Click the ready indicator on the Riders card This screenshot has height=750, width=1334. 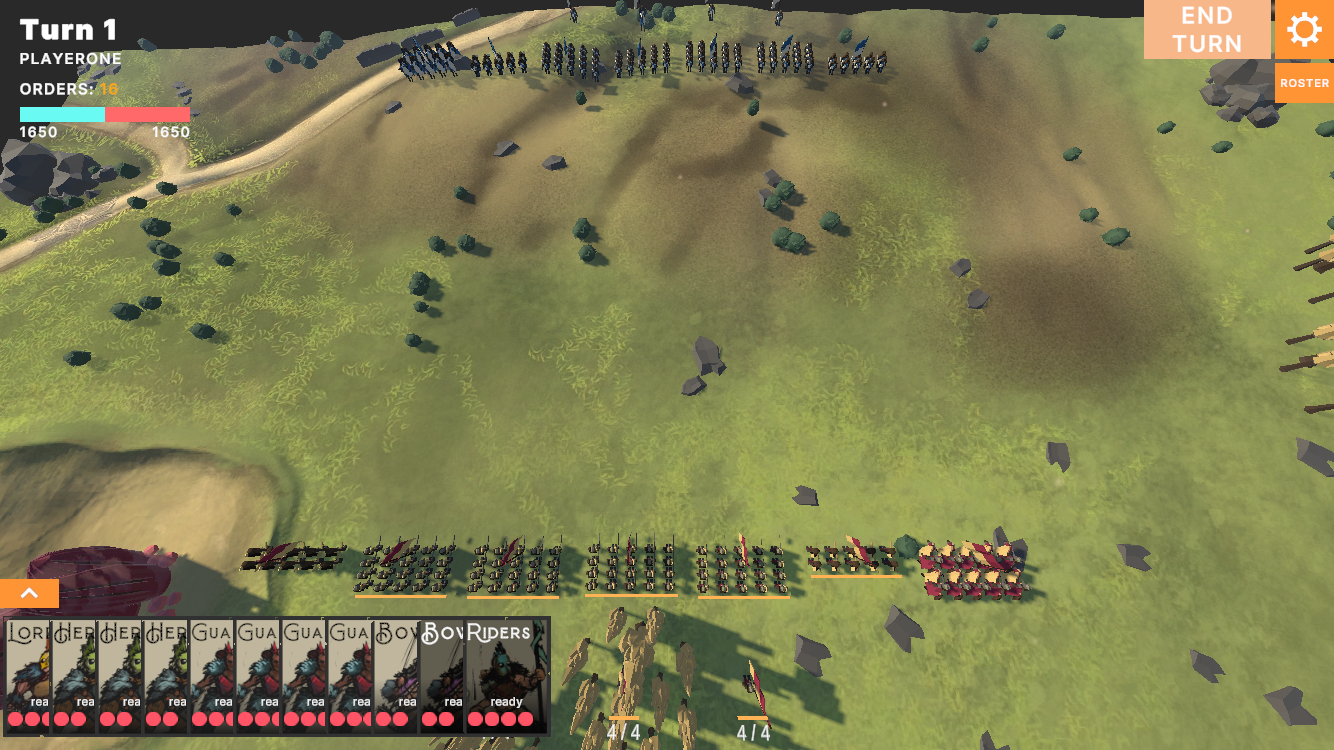click(505, 701)
